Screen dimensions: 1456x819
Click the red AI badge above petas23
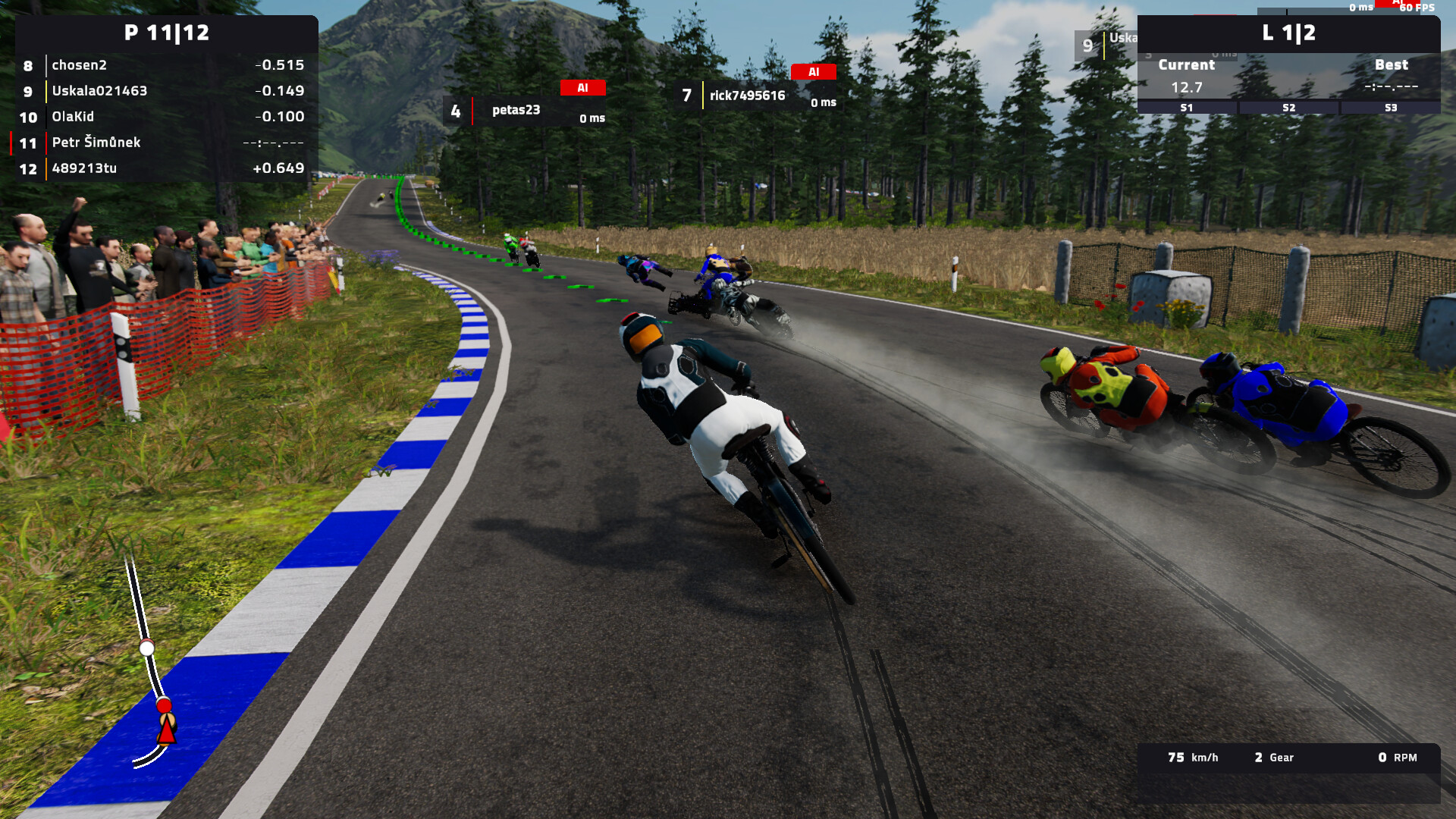point(582,88)
